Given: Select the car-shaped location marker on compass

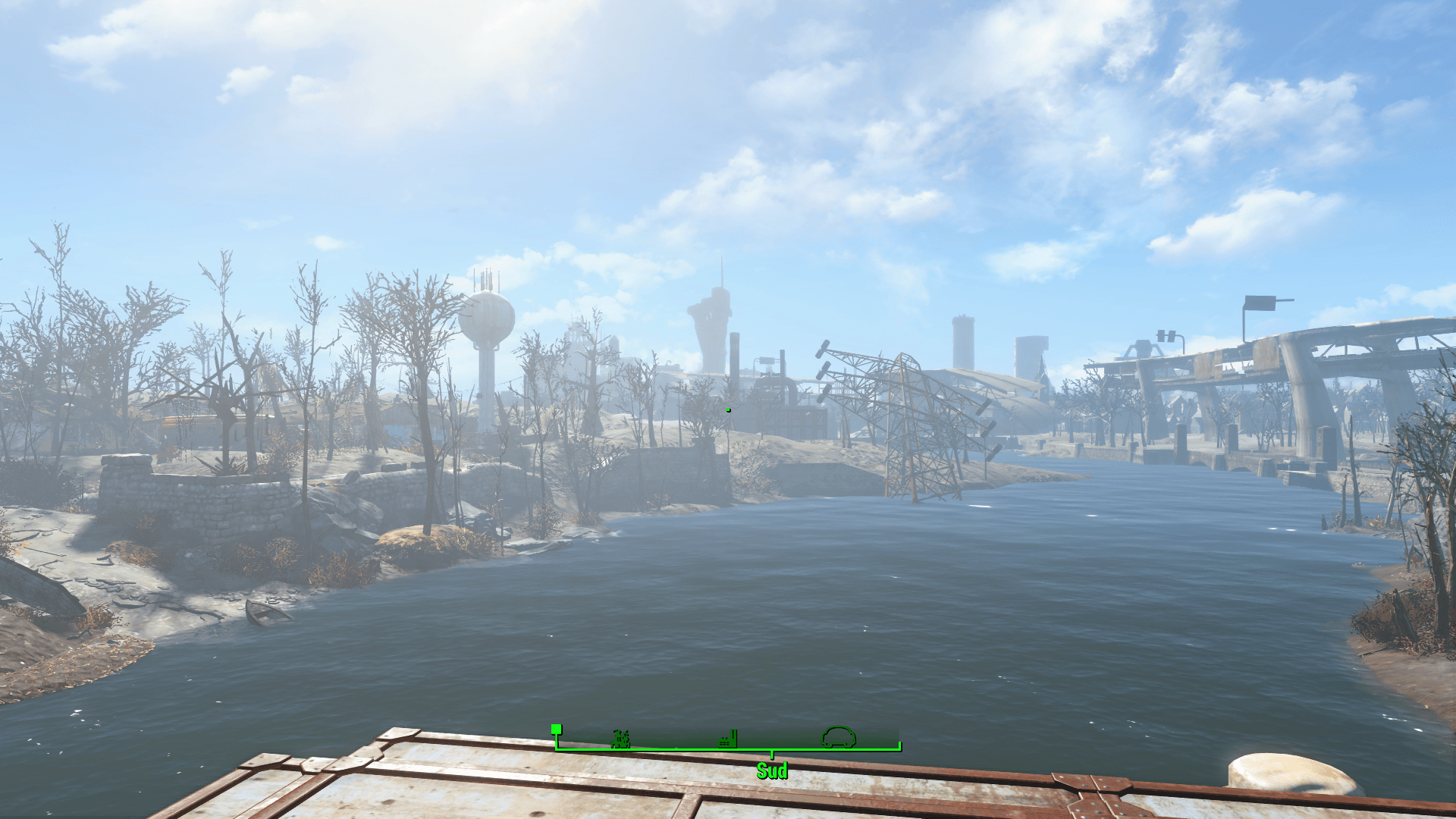Looking at the screenshot, I should [839, 736].
